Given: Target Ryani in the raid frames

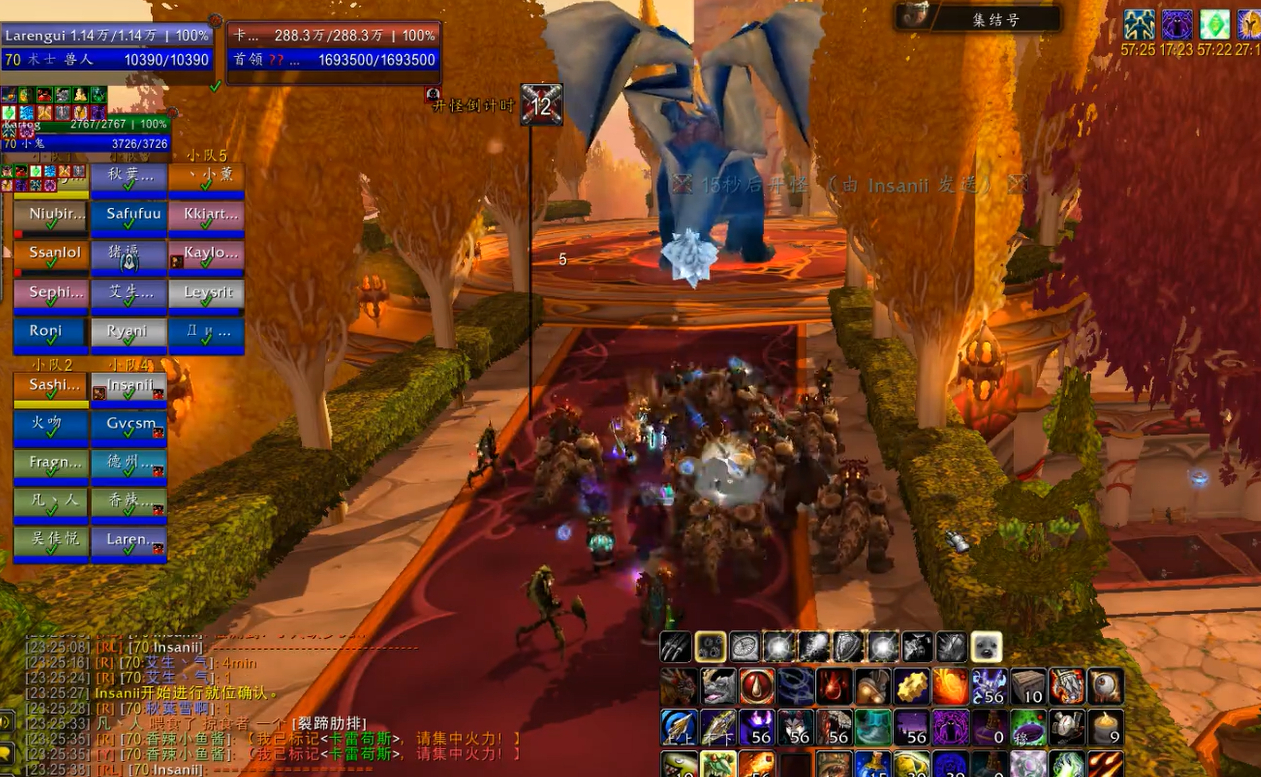Looking at the screenshot, I should click(x=129, y=333).
